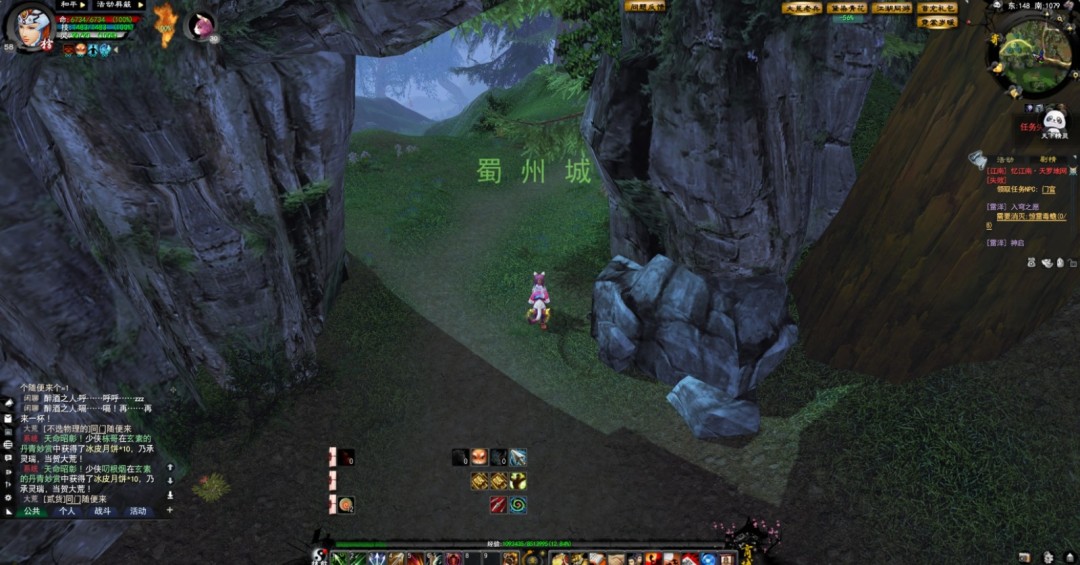1080x565 pixels.
Task: Open the 个人 chat tab
Action: (x=67, y=511)
